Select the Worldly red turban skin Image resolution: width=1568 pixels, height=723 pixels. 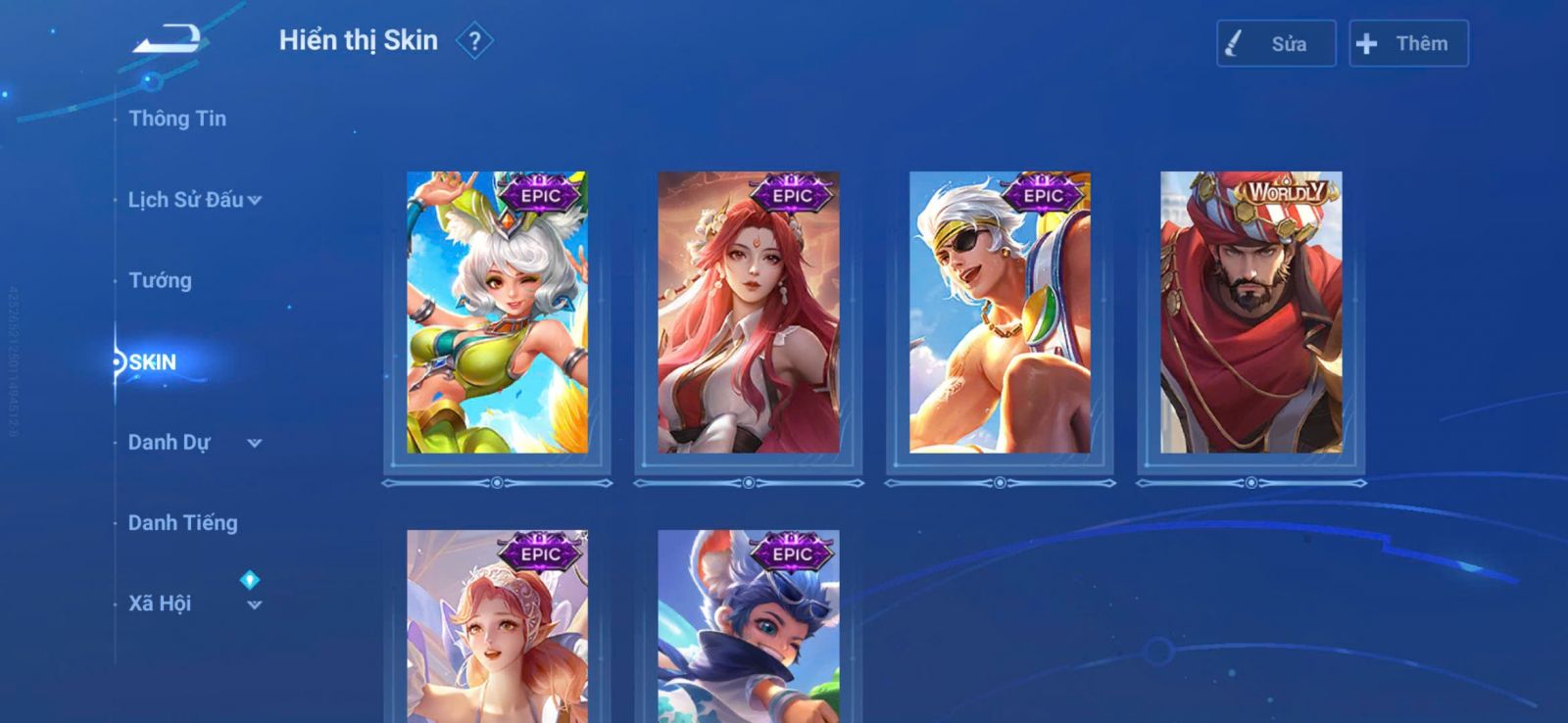tap(1250, 313)
